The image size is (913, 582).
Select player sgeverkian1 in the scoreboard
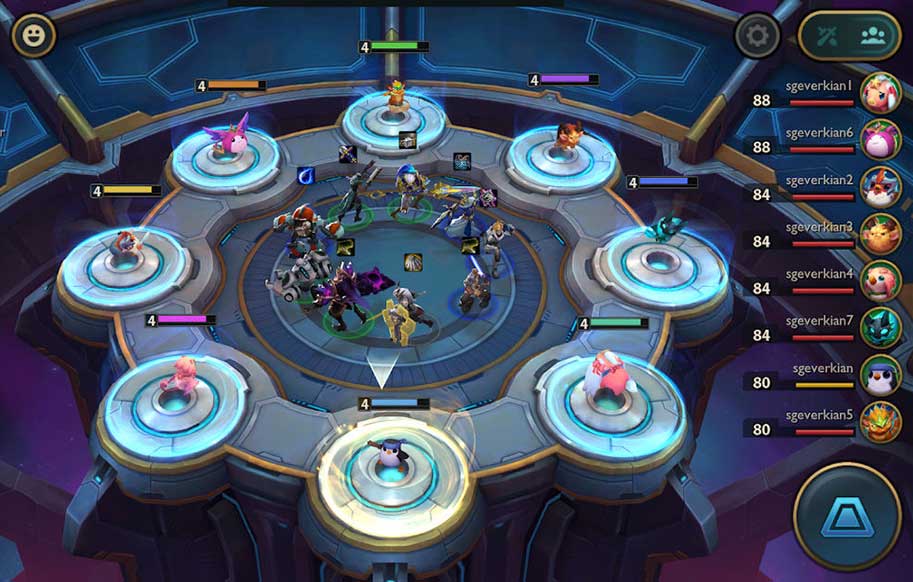[x=880, y=94]
